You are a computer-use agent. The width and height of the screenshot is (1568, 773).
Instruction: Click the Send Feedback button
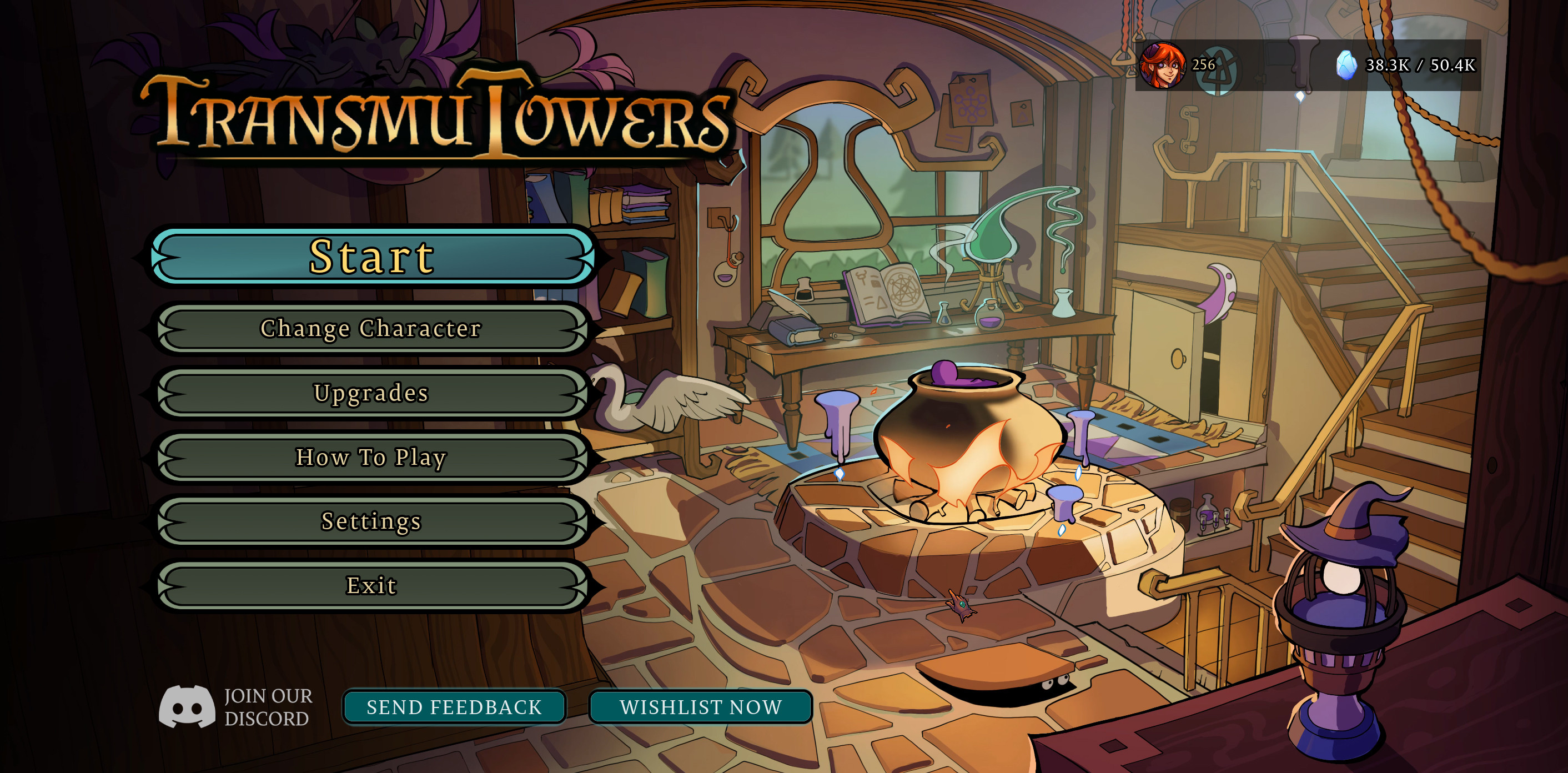[454, 707]
